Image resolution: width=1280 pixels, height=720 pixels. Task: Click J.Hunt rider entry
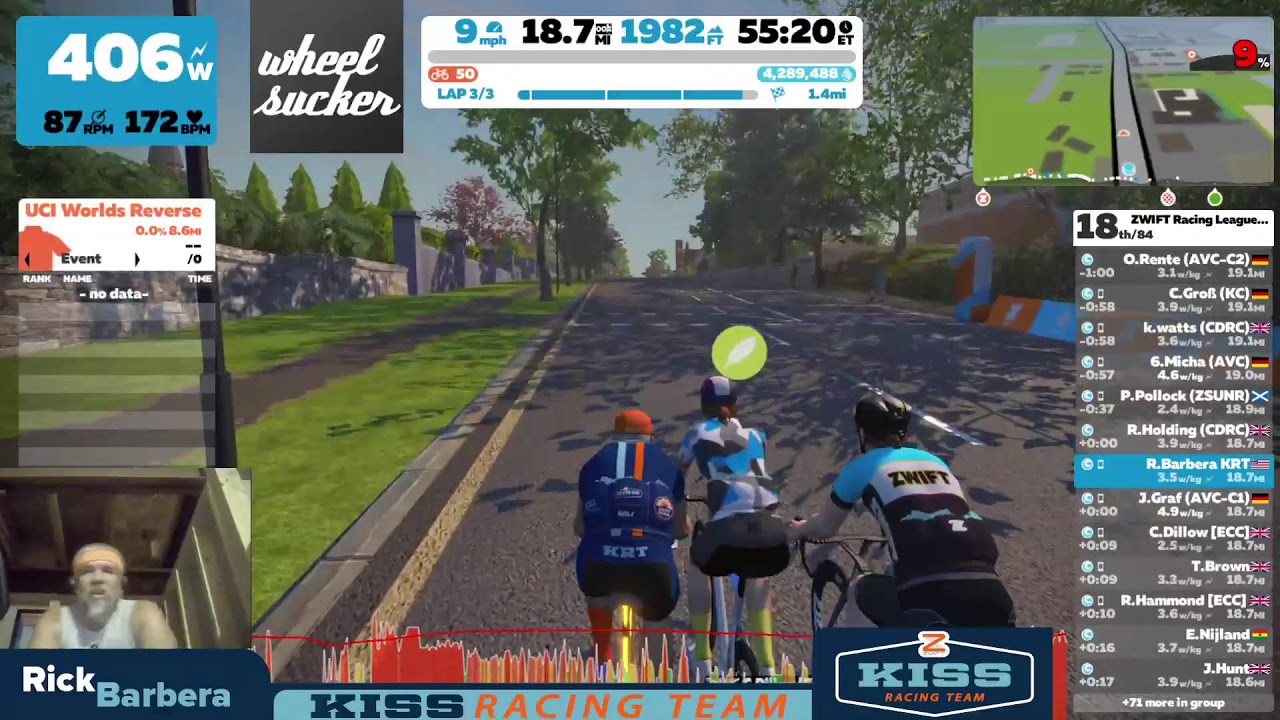1172,673
